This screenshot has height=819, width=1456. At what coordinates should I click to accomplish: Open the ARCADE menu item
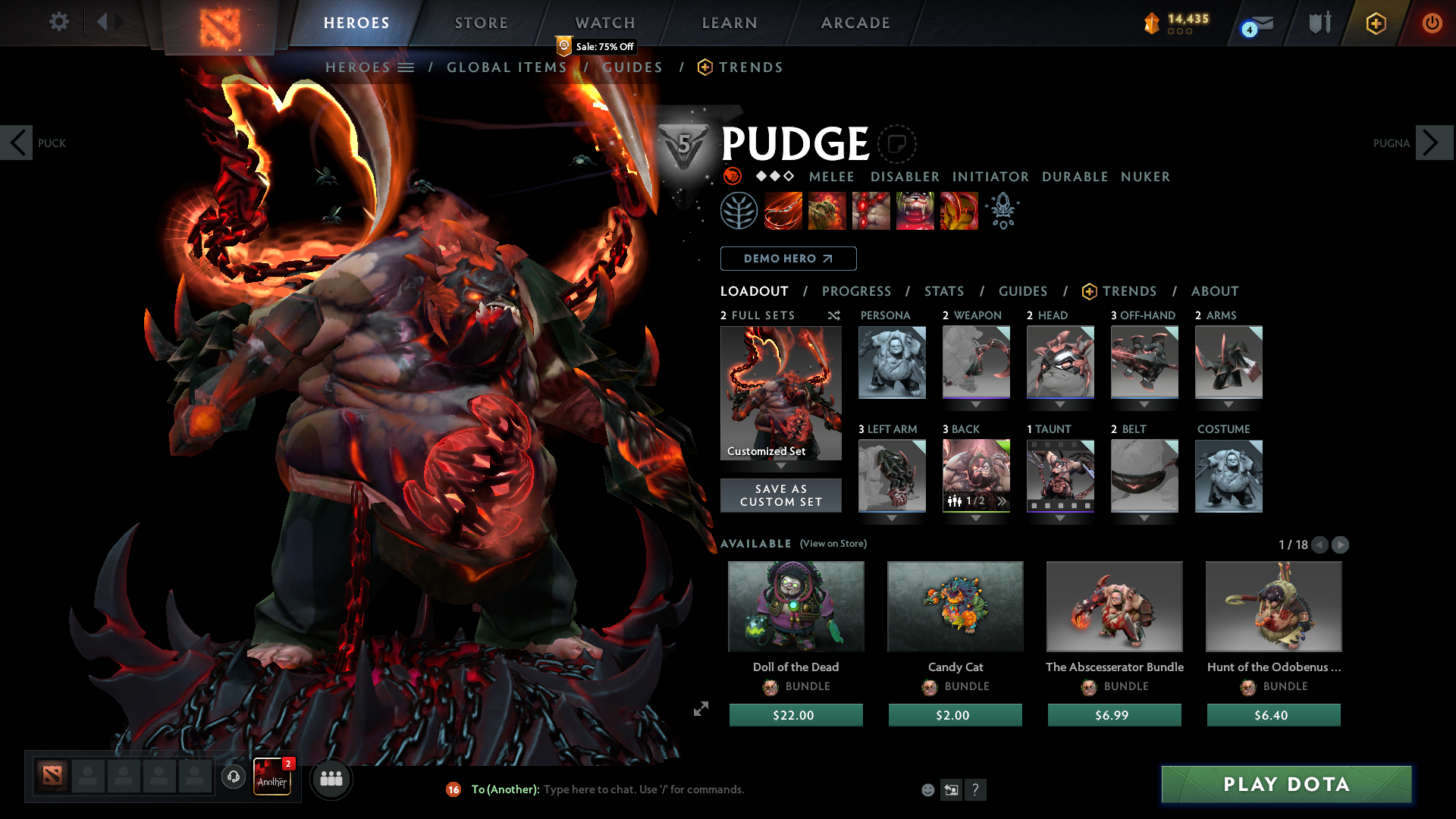(x=855, y=23)
